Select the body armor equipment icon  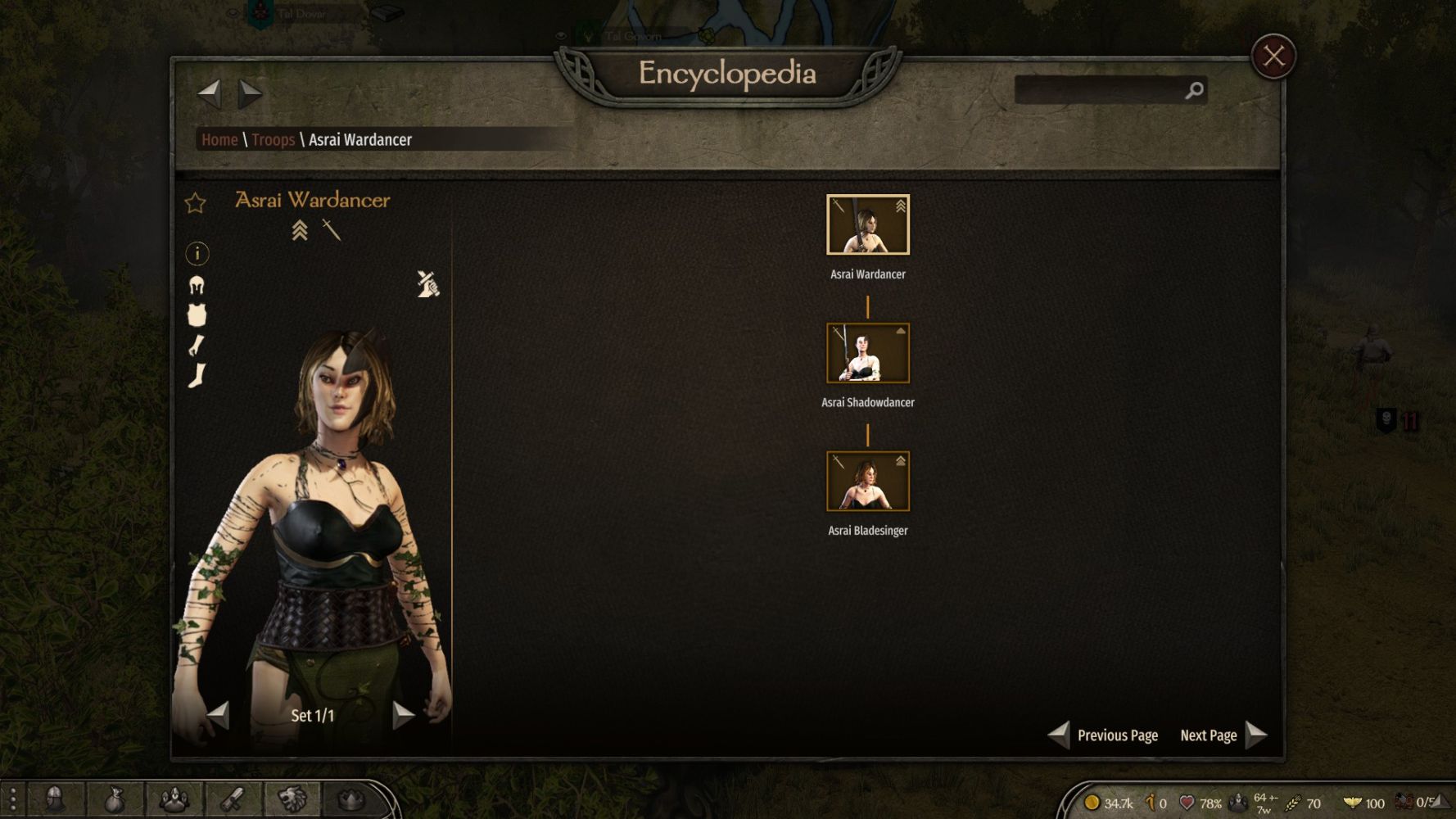click(x=197, y=315)
